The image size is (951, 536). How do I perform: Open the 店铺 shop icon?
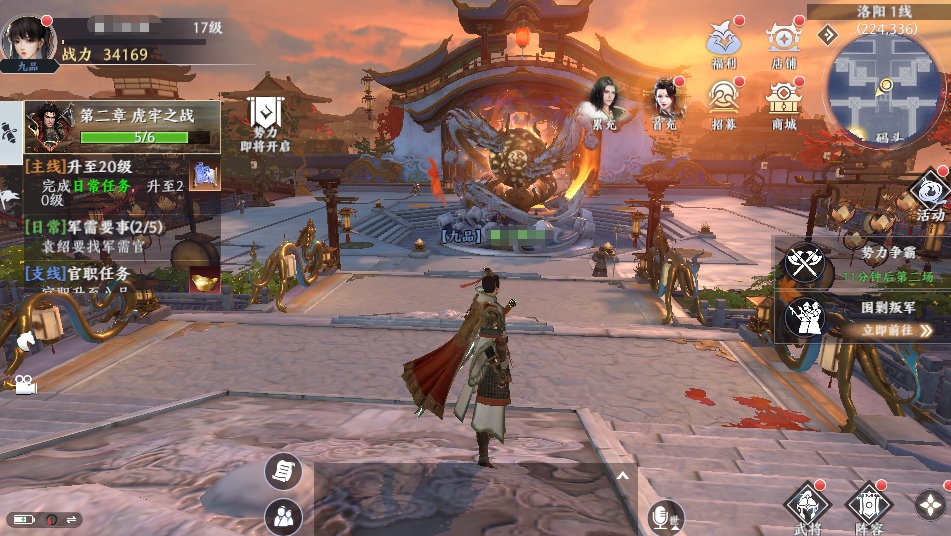[x=783, y=41]
